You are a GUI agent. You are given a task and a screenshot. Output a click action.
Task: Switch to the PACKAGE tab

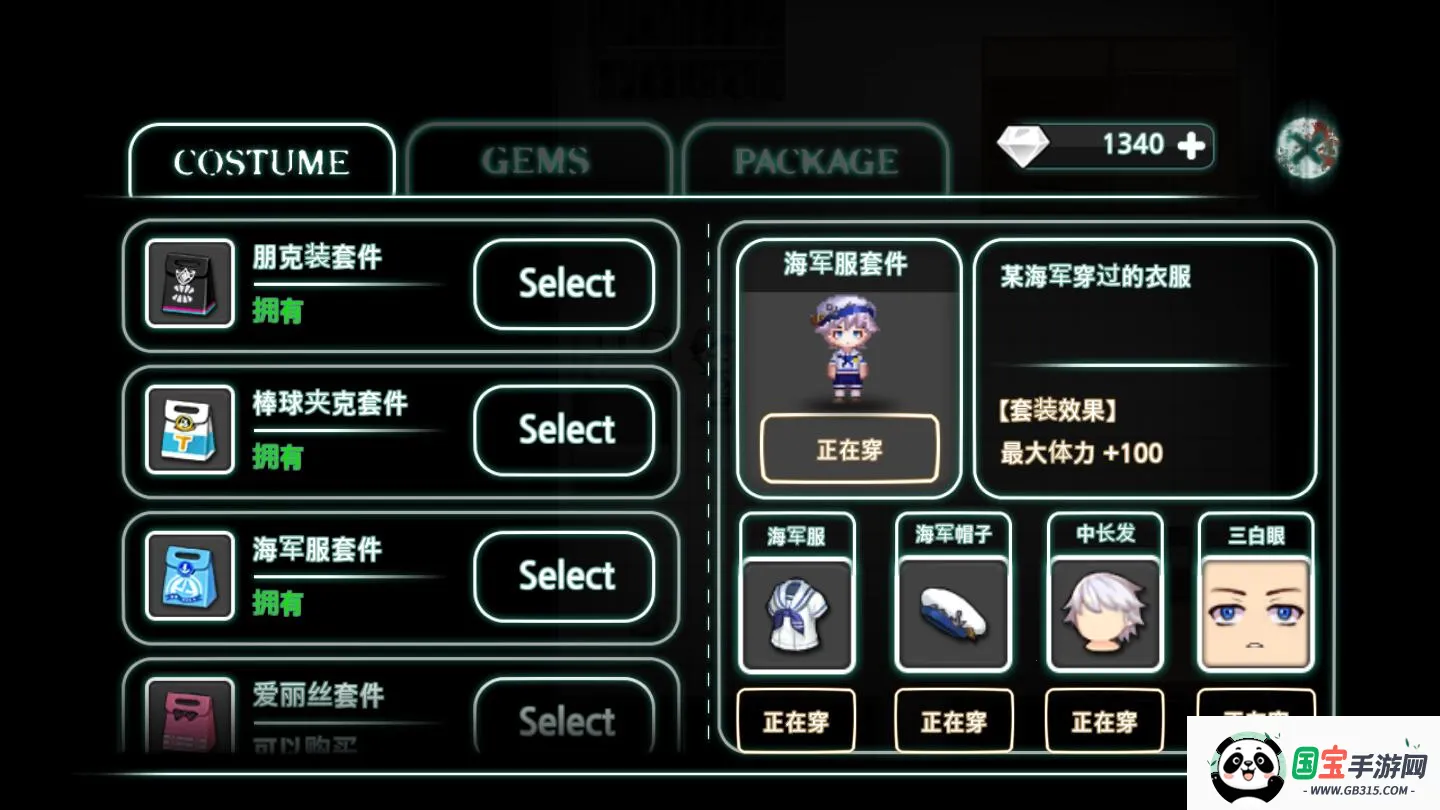click(815, 157)
